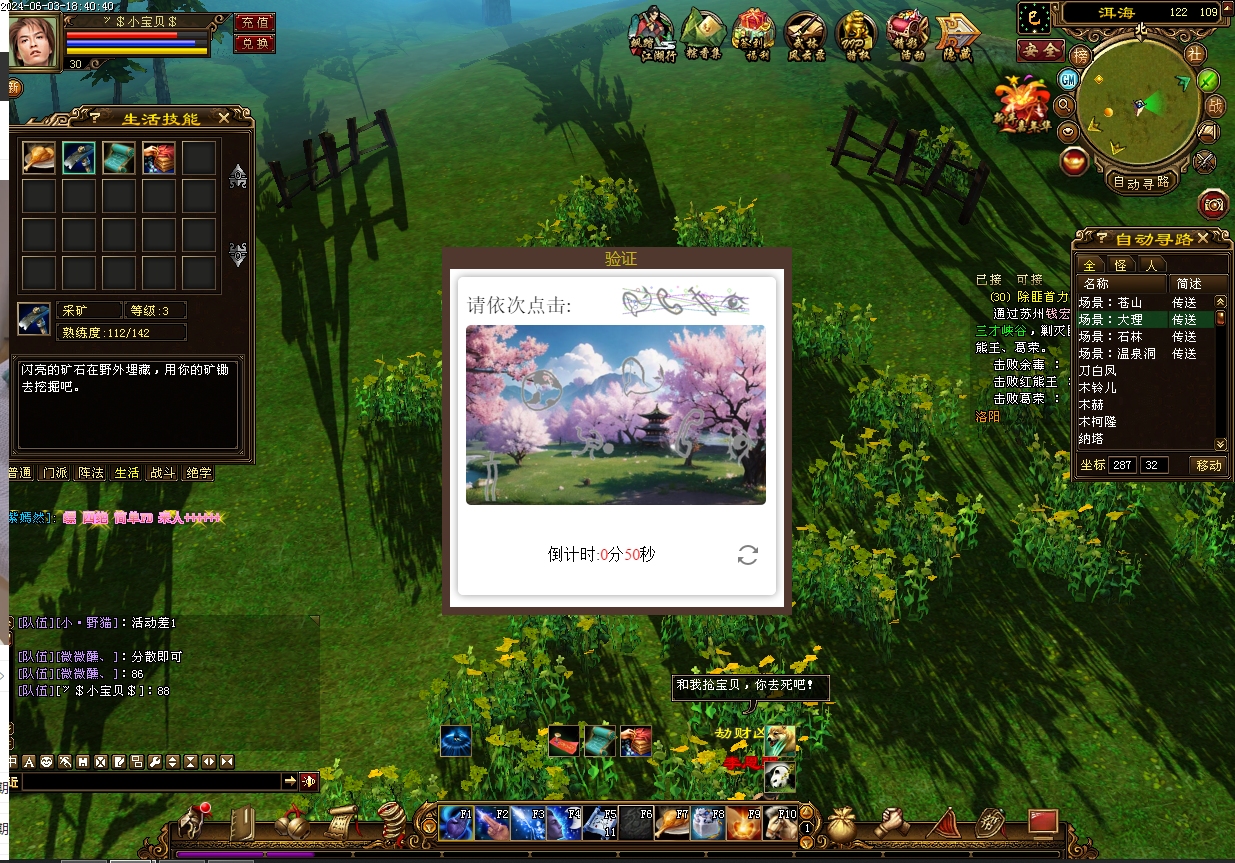Close the 生活技能 life skills panel

click(x=224, y=118)
